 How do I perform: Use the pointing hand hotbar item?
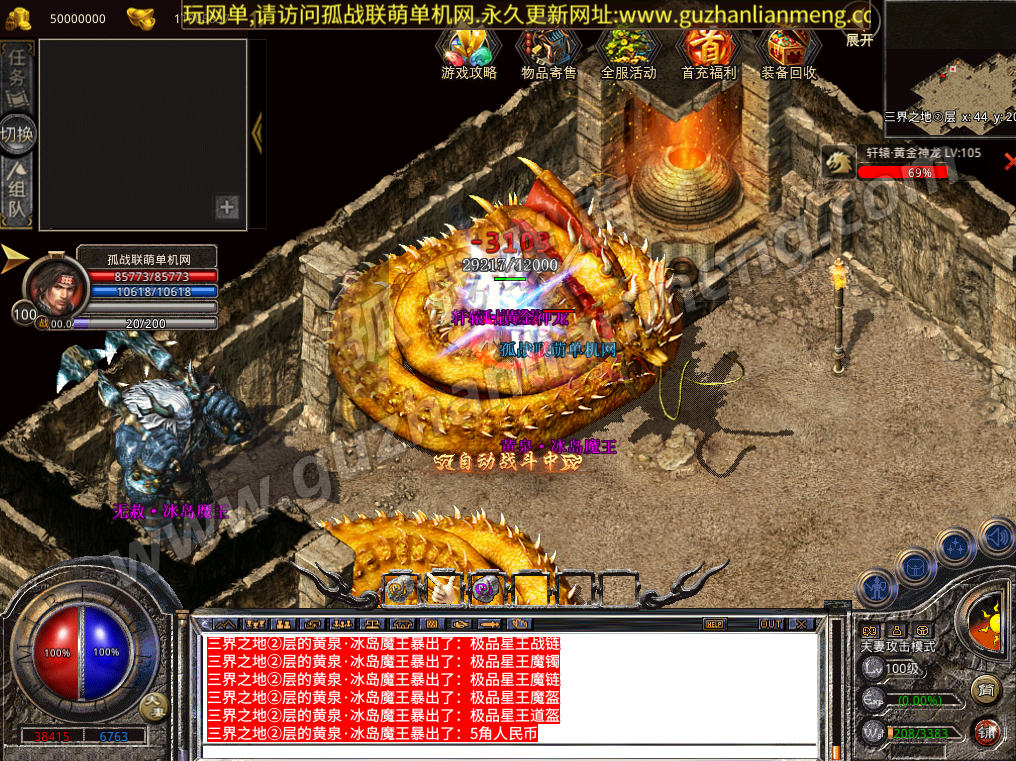point(441,589)
